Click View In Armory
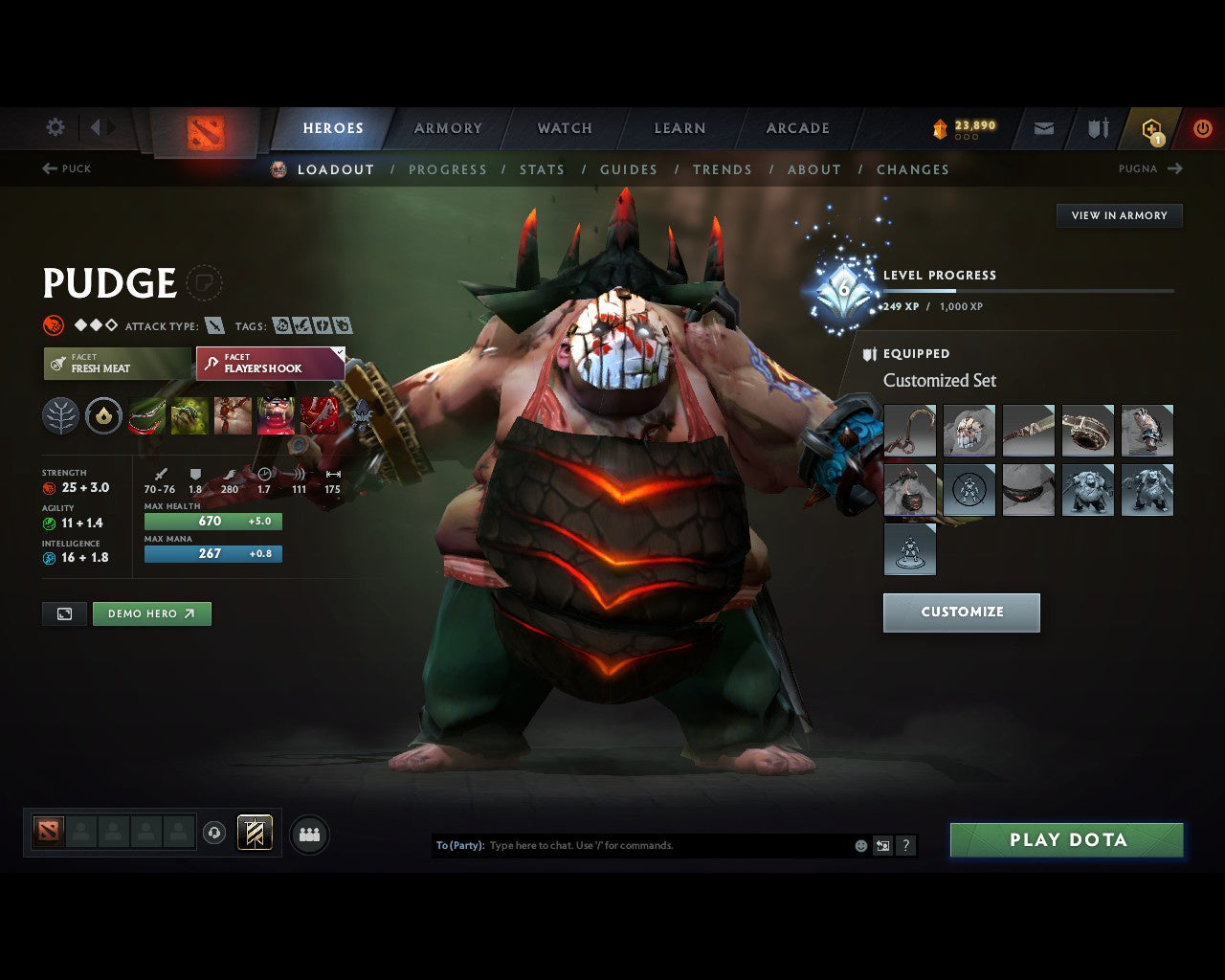The width and height of the screenshot is (1225, 980). coord(1119,215)
